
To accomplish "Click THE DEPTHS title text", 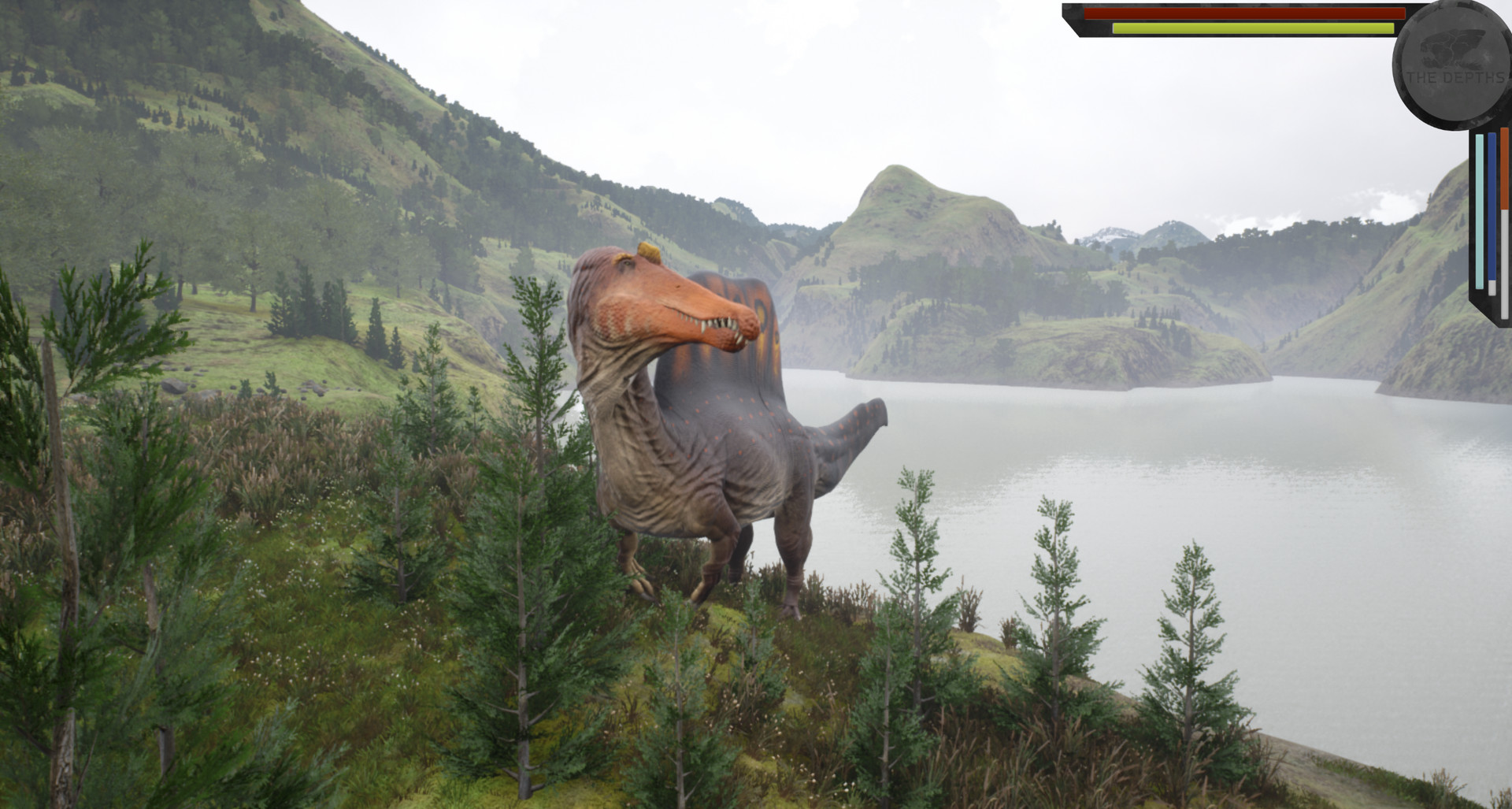I will coord(1456,76).
